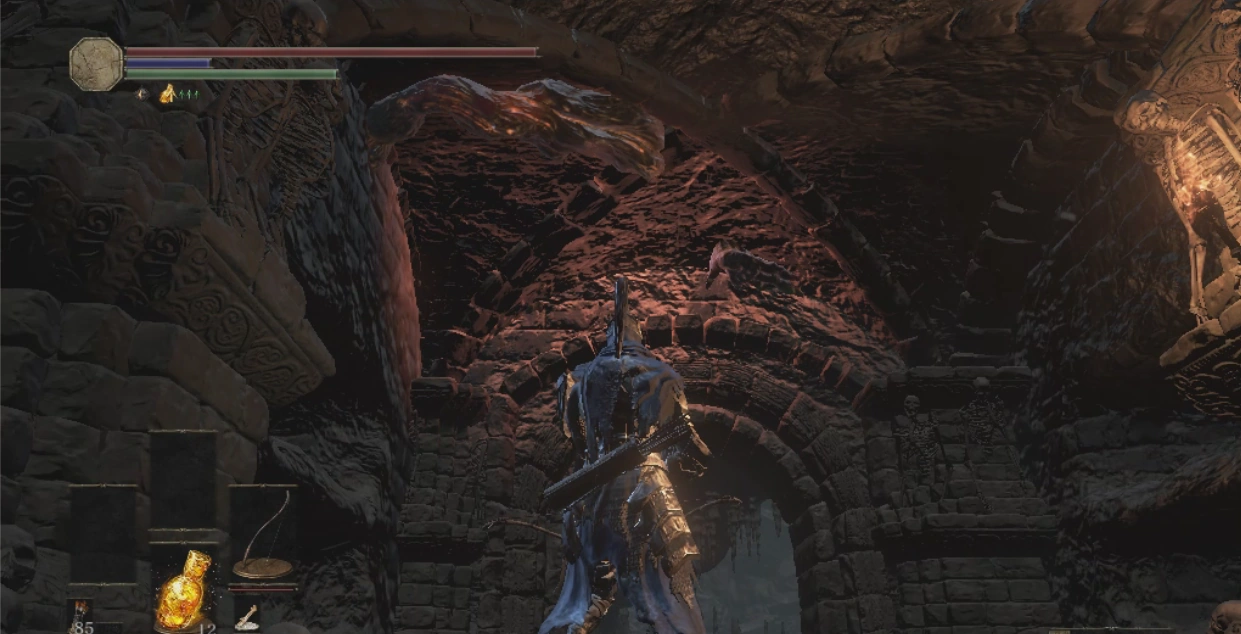Click the octagonal covenant emblem
Viewport: 1241px width, 634px height.
[96, 65]
